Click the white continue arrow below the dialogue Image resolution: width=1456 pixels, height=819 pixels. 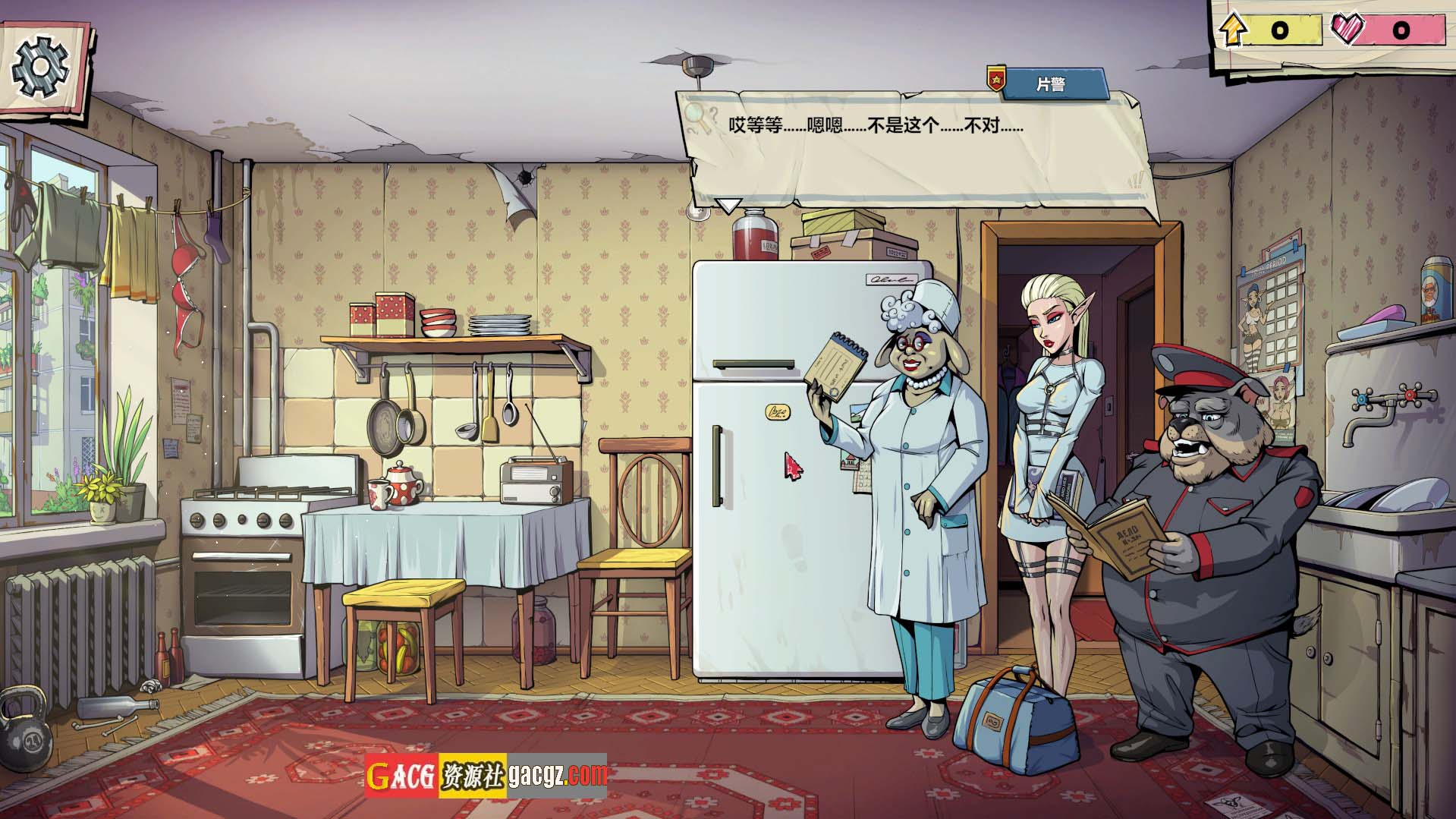coord(729,205)
